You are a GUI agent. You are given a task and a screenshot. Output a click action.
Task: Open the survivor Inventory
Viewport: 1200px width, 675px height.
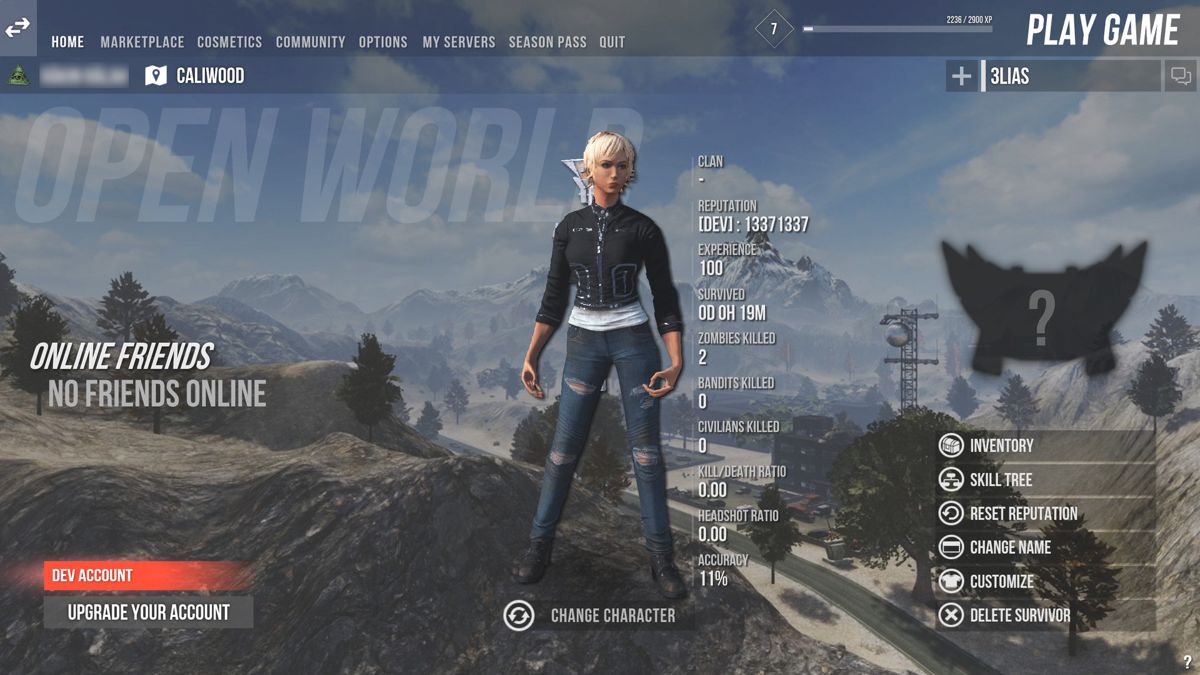pyautogui.click(x=1000, y=446)
